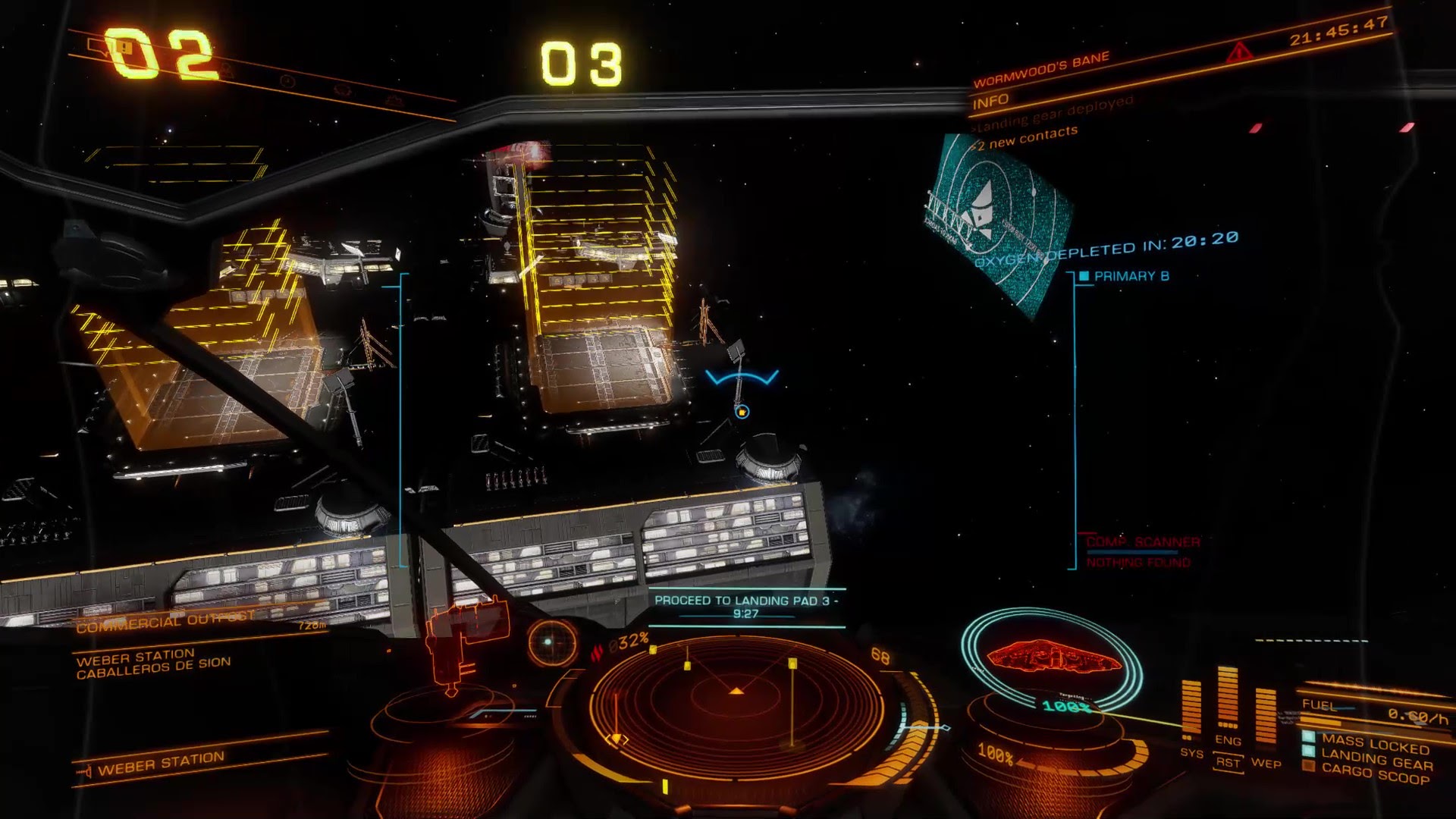Open the Weber Station target label
Image resolution: width=1456 pixels, height=819 pixels.
(x=161, y=764)
